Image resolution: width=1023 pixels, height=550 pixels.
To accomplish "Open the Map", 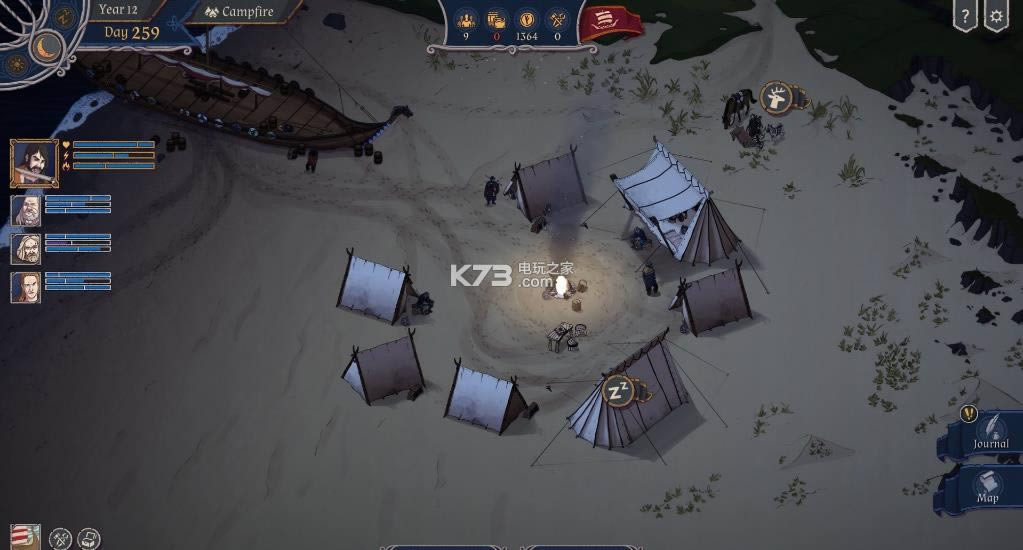I will (987, 486).
